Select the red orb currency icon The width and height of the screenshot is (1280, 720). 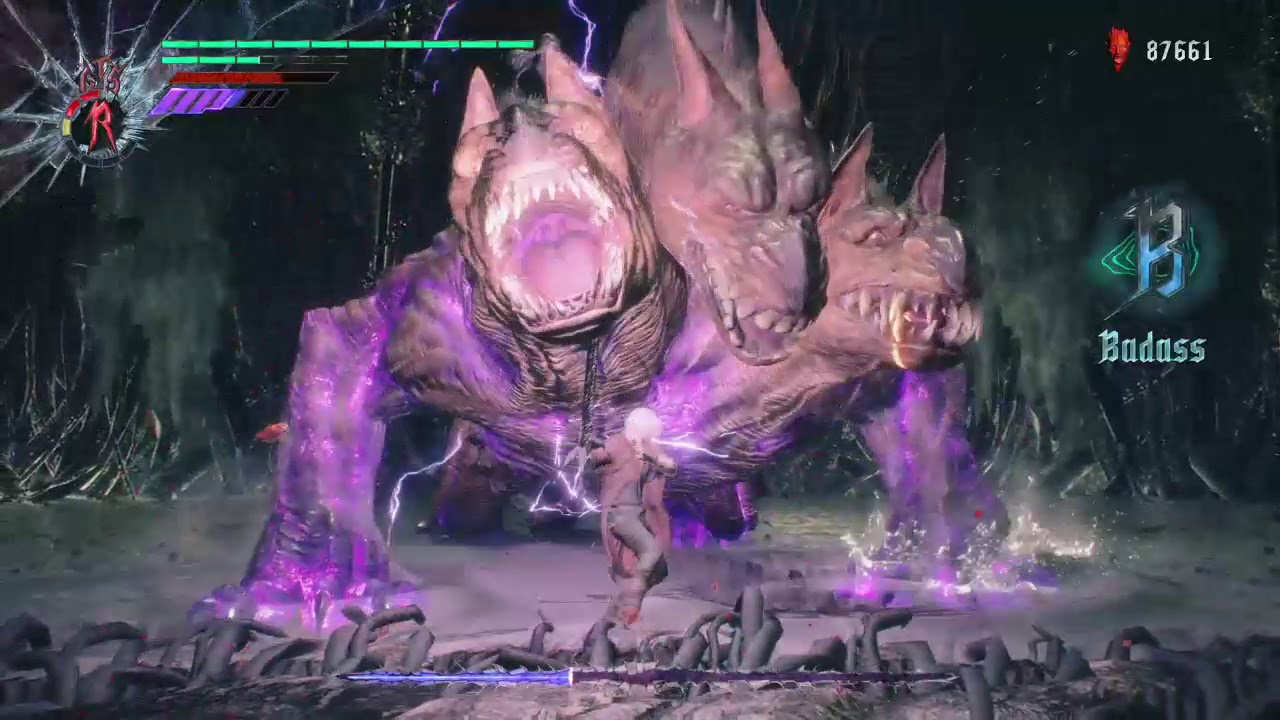pos(1120,49)
